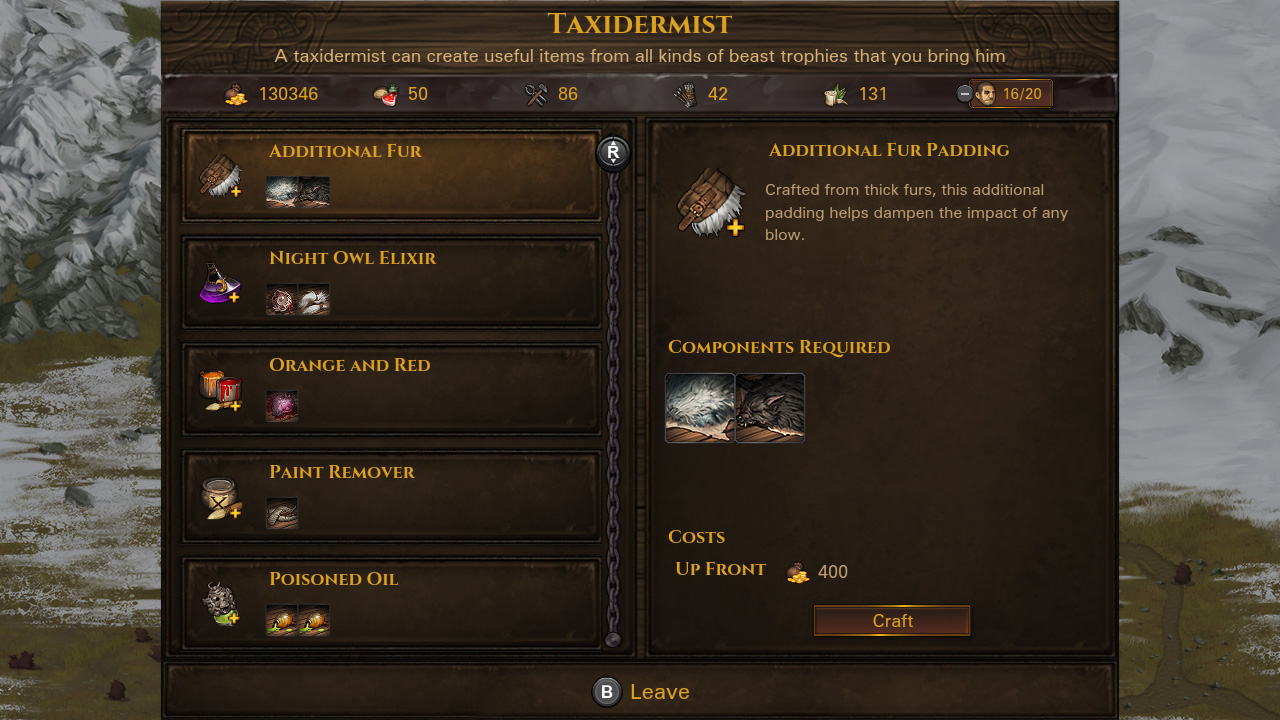
Task: Click the B Leave option
Action: (640, 691)
